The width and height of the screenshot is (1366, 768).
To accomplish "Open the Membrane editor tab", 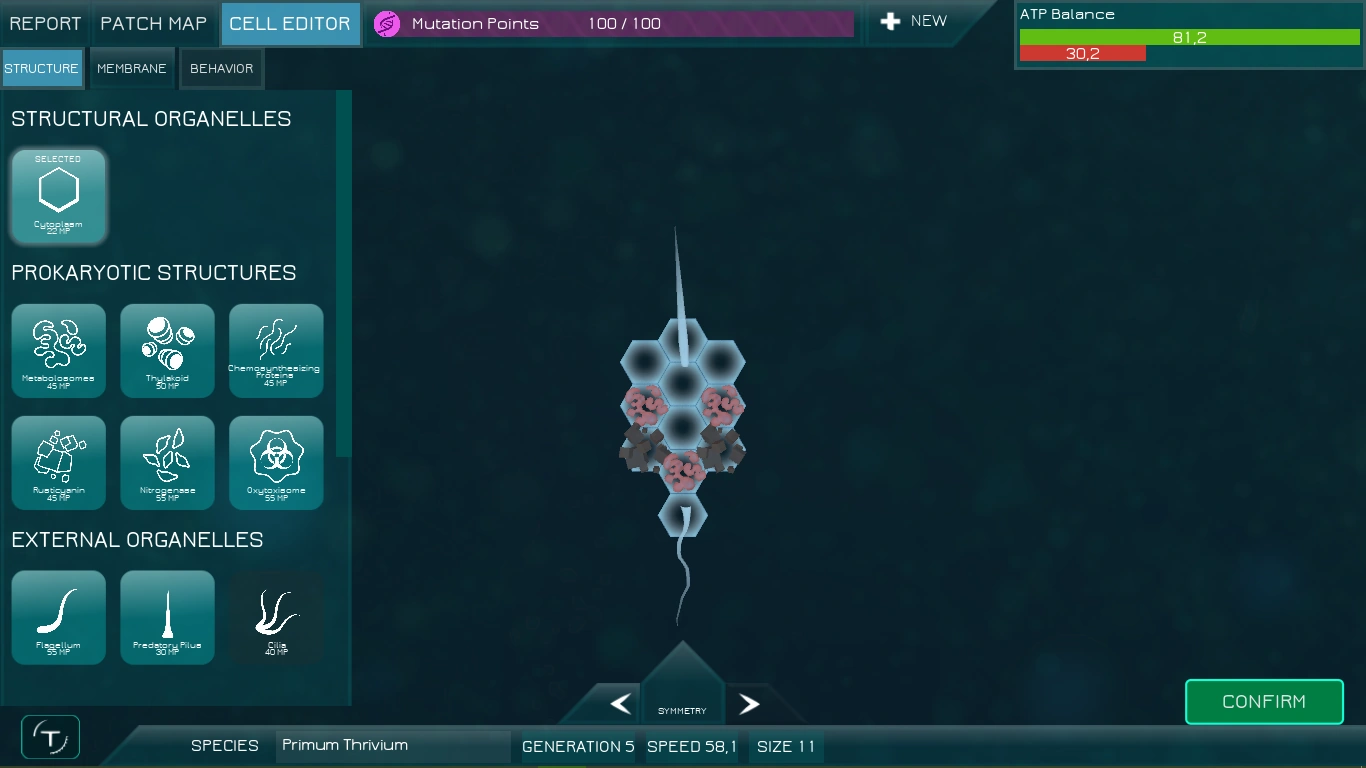I will (131, 68).
